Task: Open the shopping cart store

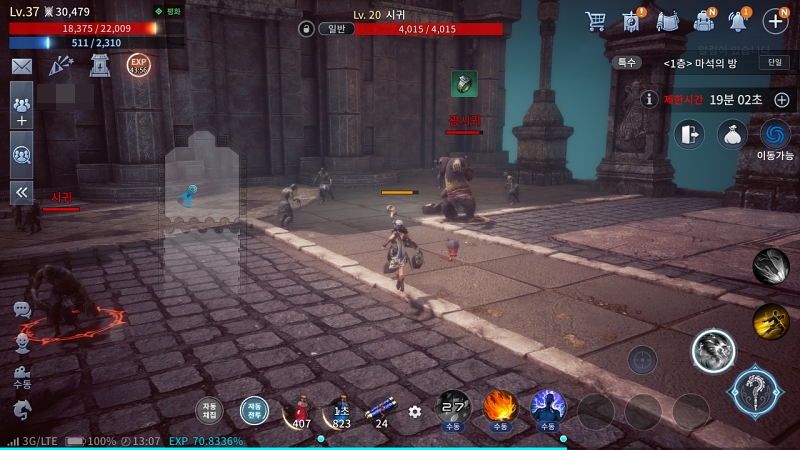Action: coord(596,20)
